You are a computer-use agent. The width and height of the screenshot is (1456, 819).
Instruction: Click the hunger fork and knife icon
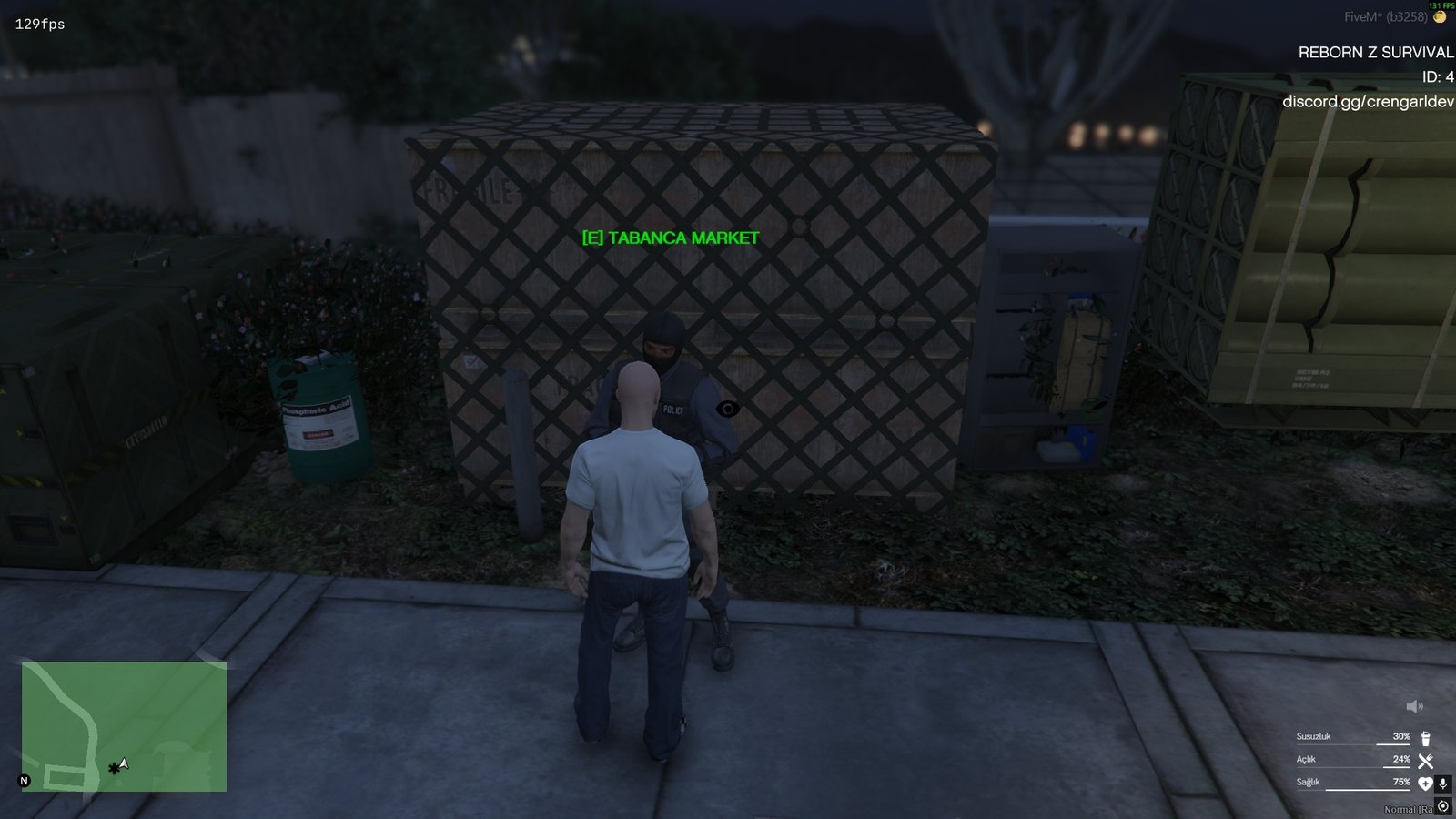point(1425,761)
